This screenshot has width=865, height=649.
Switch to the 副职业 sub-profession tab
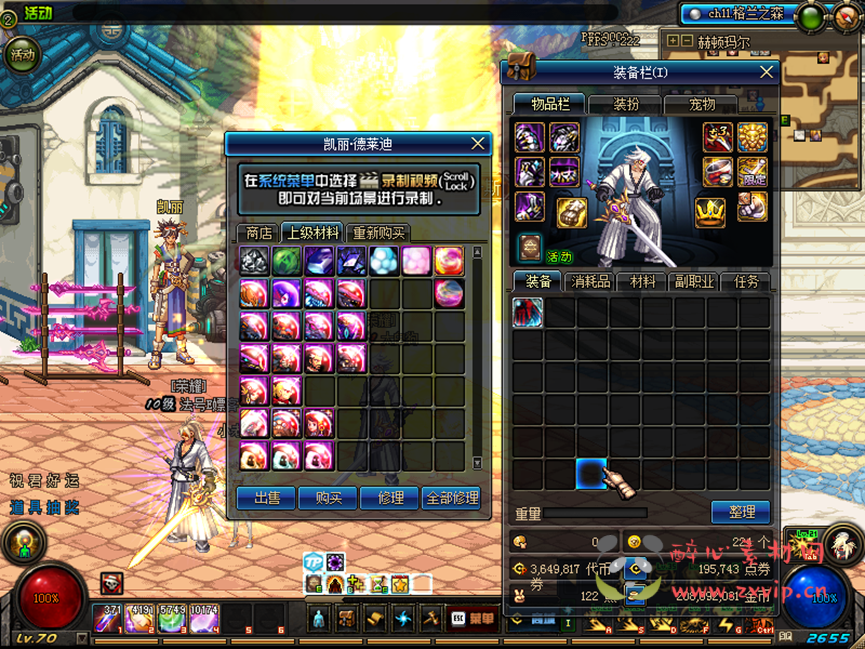coord(694,282)
